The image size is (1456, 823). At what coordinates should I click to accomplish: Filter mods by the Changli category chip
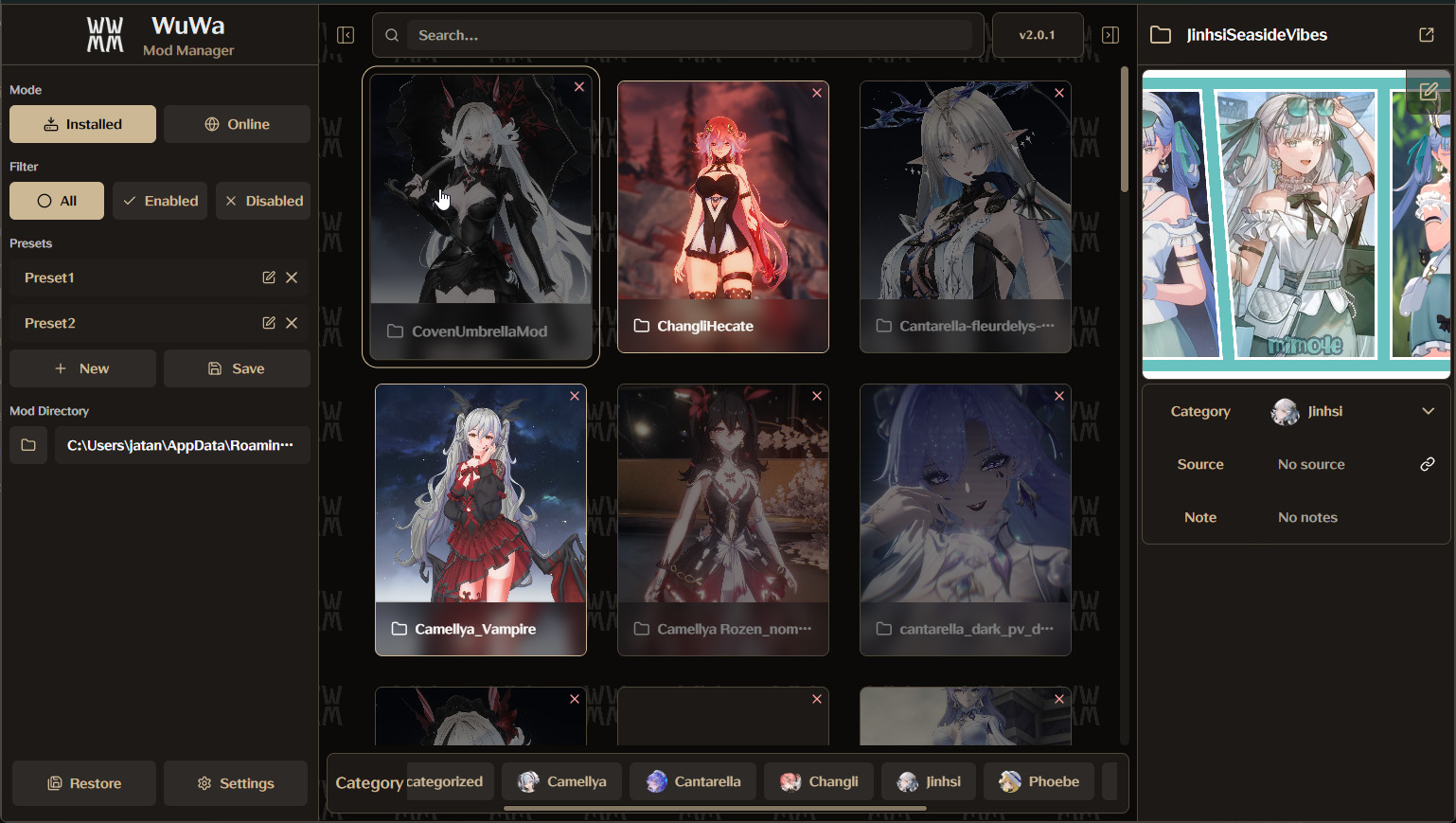click(818, 781)
